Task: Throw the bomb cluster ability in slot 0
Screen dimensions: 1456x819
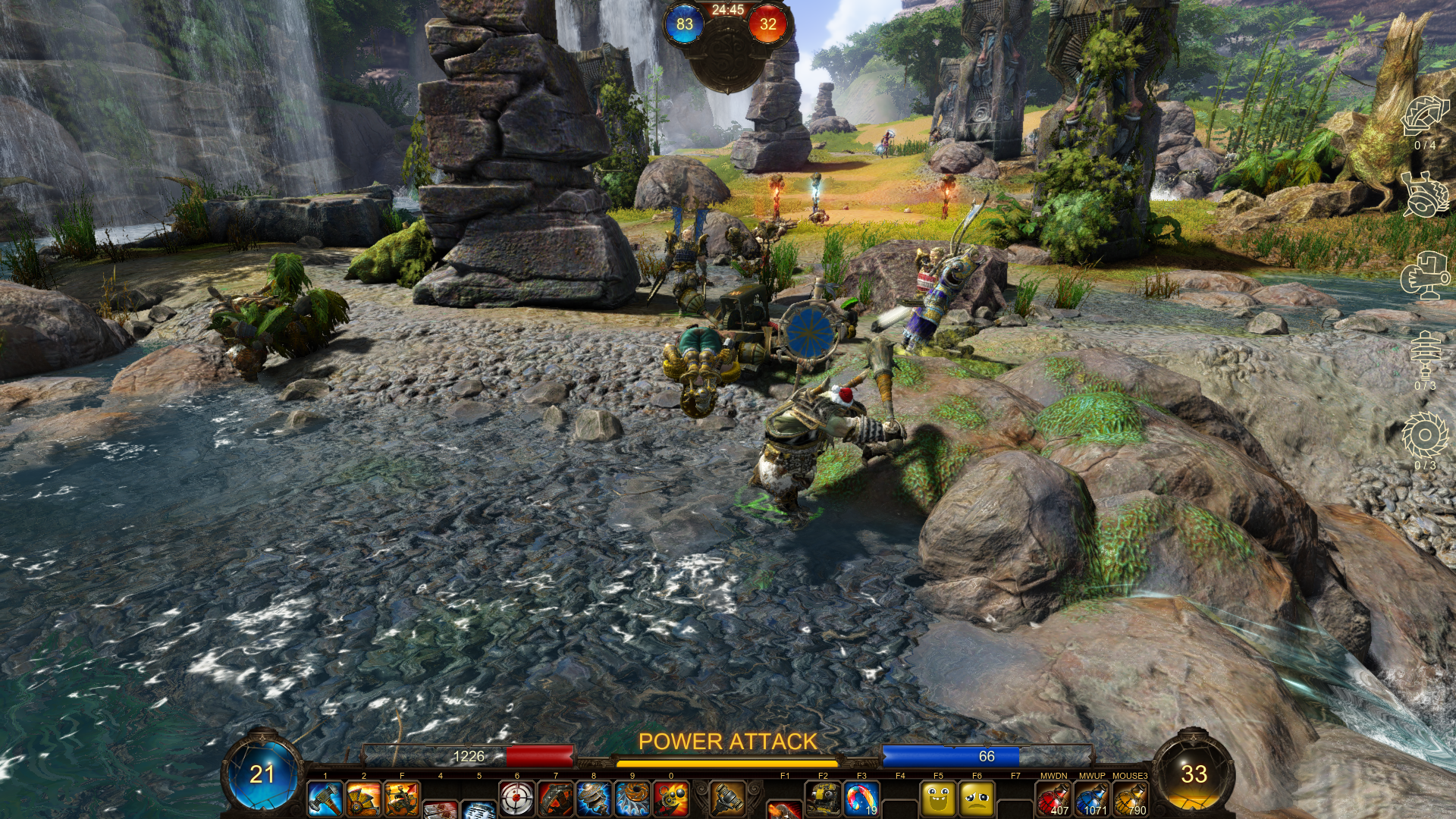Action: tap(671, 799)
